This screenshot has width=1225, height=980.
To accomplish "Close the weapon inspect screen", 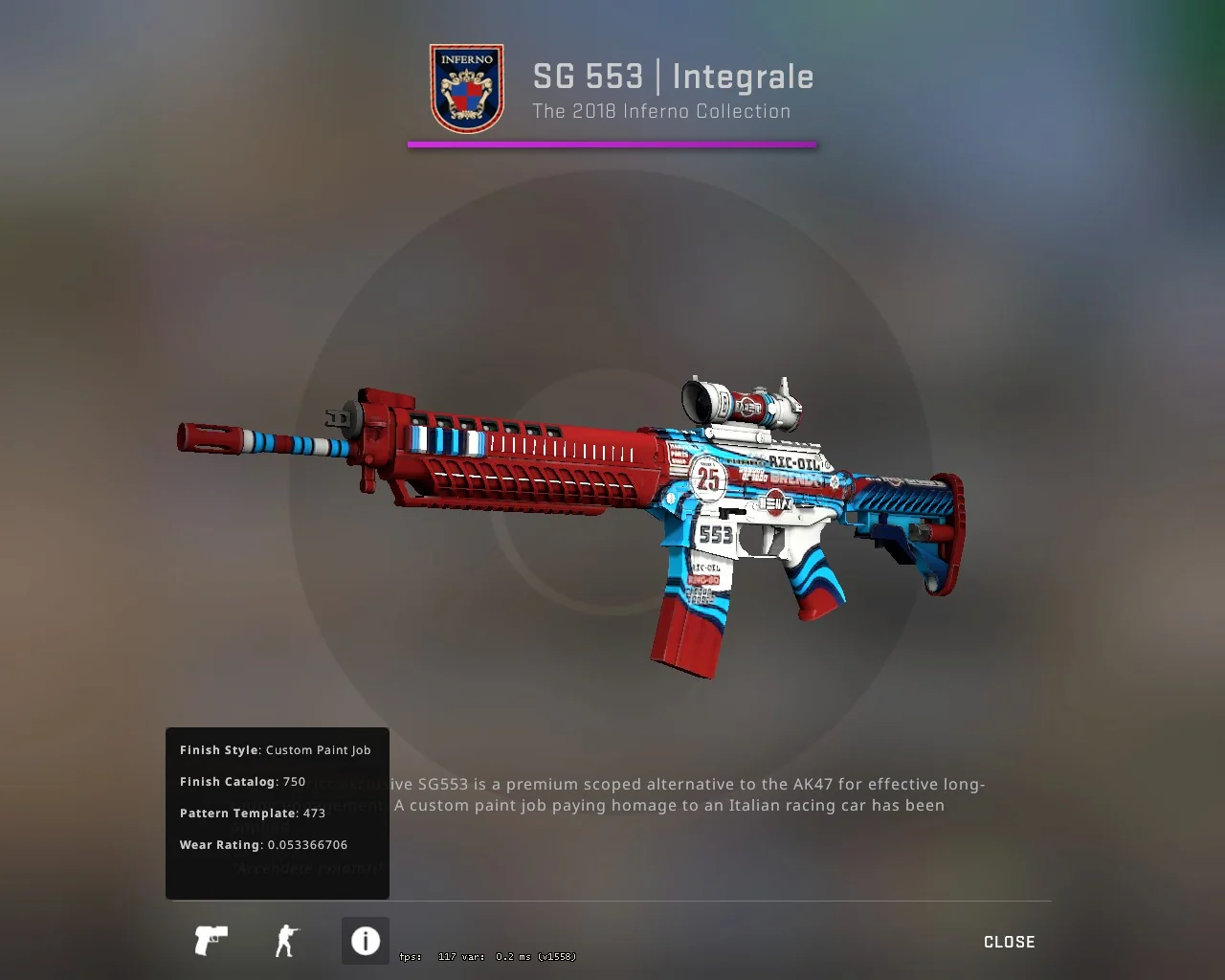I will click(1009, 942).
